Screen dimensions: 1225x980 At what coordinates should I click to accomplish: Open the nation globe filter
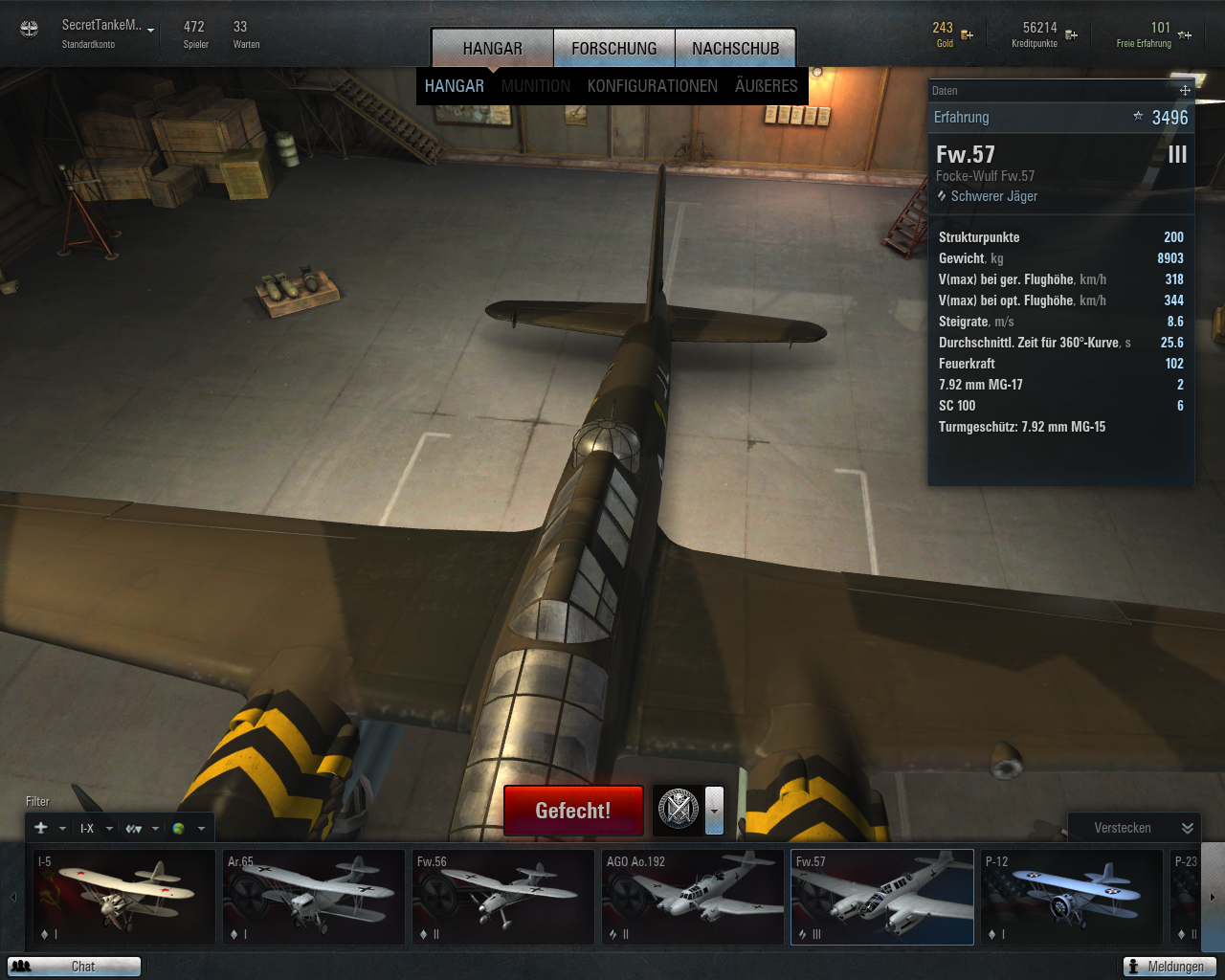click(187, 829)
